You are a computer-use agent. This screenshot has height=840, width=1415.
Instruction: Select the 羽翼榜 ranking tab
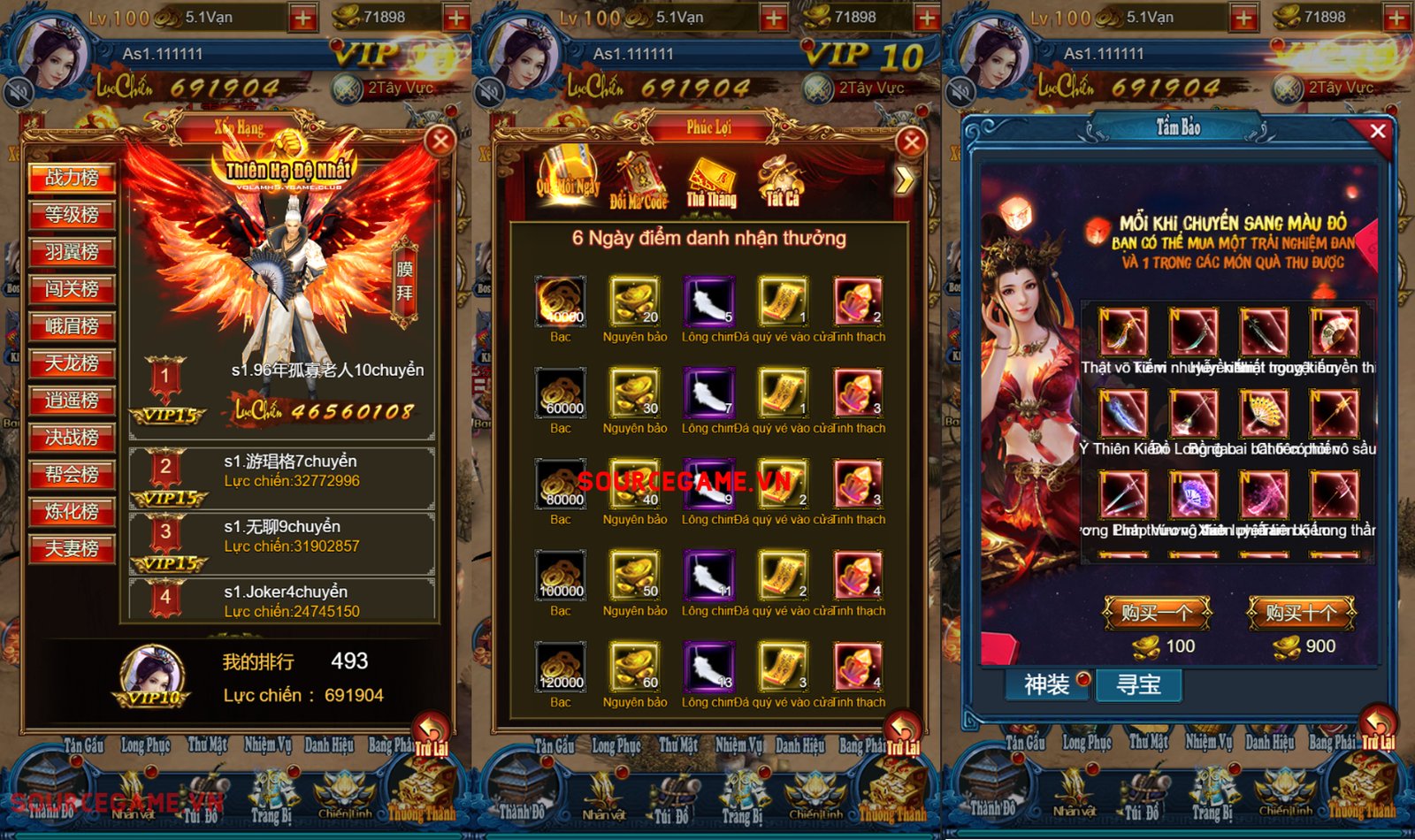[72, 252]
